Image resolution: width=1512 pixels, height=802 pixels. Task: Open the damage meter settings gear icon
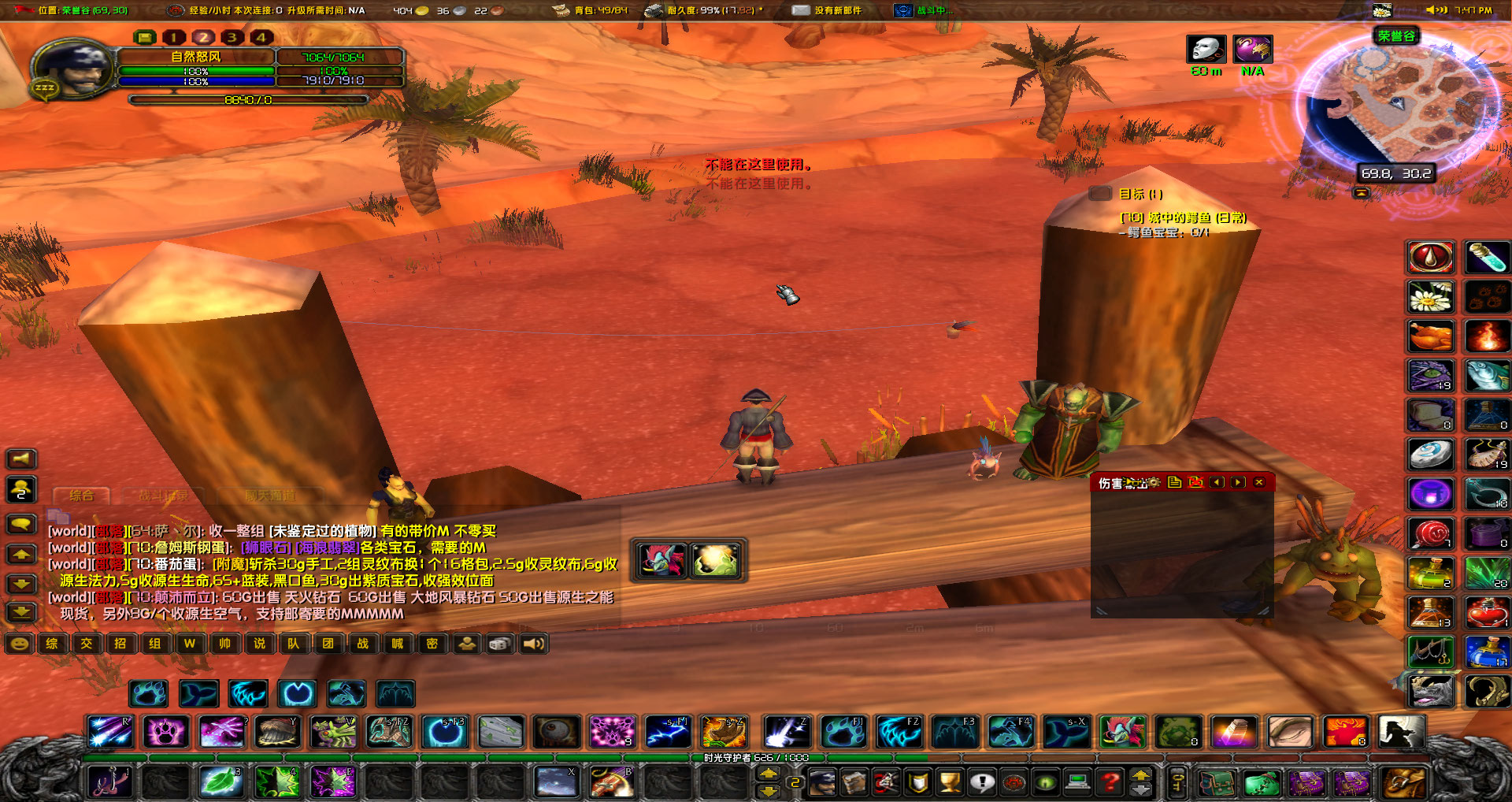coord(1154,483)
